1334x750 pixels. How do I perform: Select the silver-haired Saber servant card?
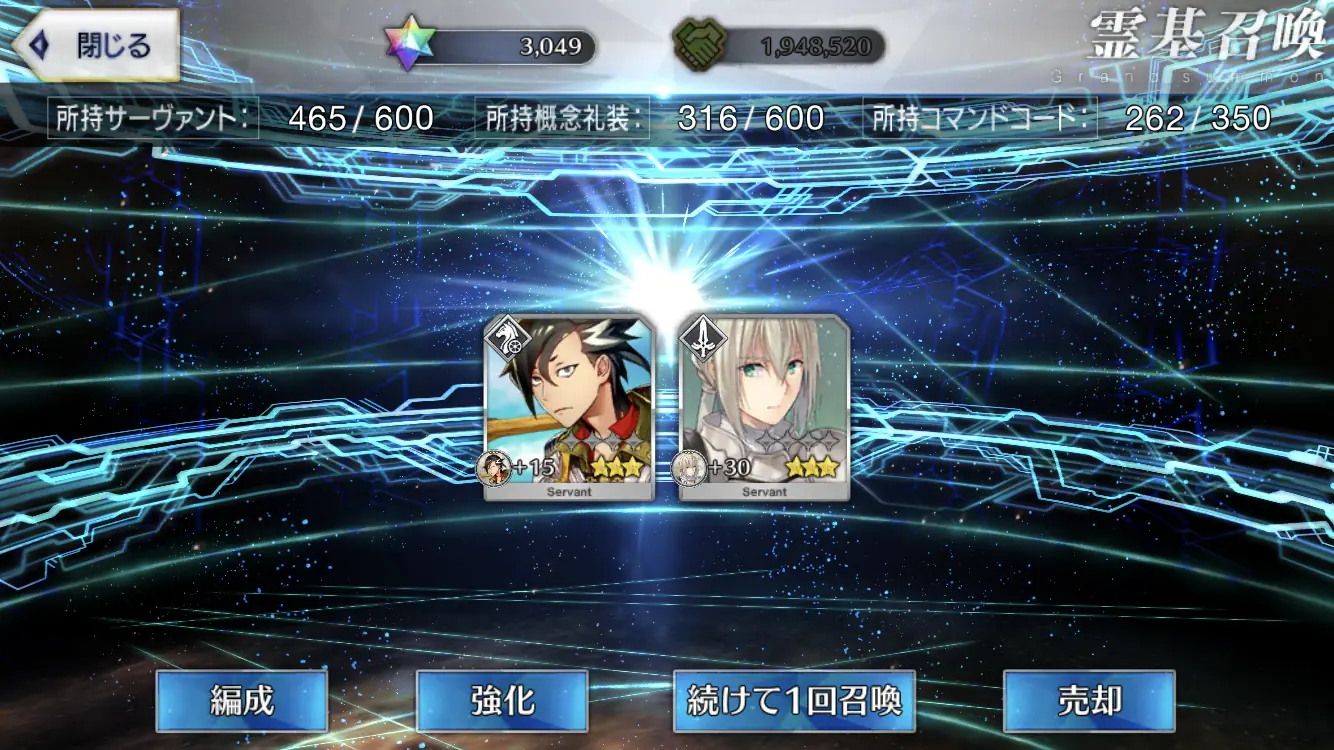(764, 407)
